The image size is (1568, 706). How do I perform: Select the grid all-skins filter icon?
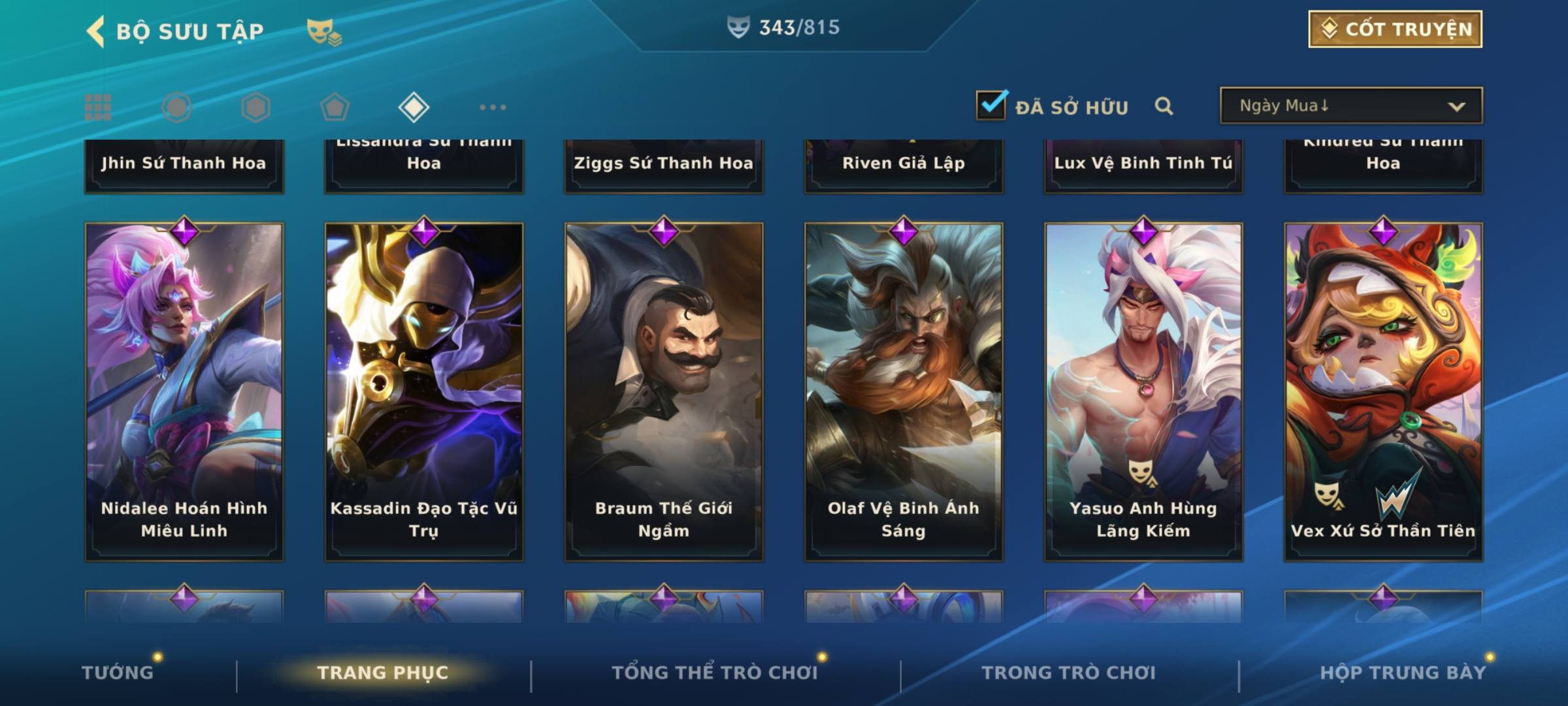(x=98, y=107)
